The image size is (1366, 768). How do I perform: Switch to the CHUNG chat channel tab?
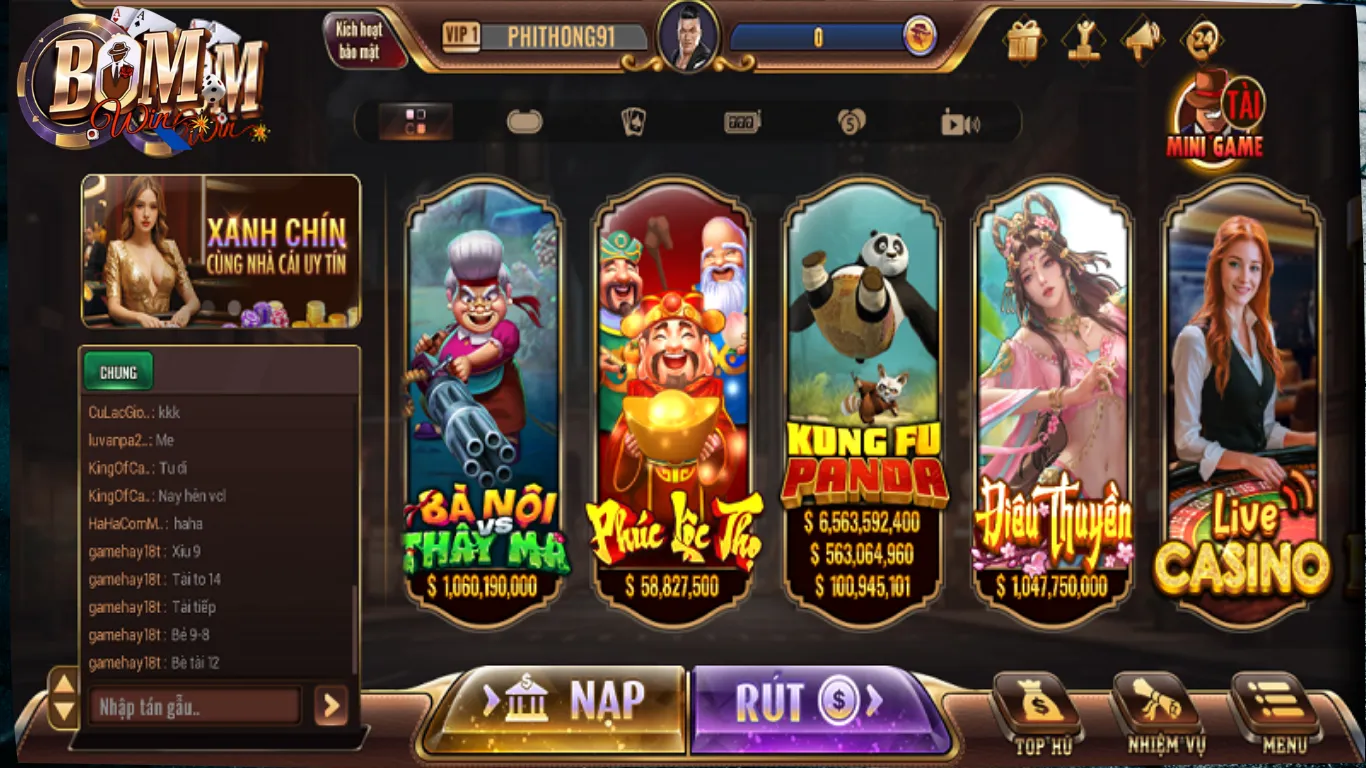click(118, 371)
